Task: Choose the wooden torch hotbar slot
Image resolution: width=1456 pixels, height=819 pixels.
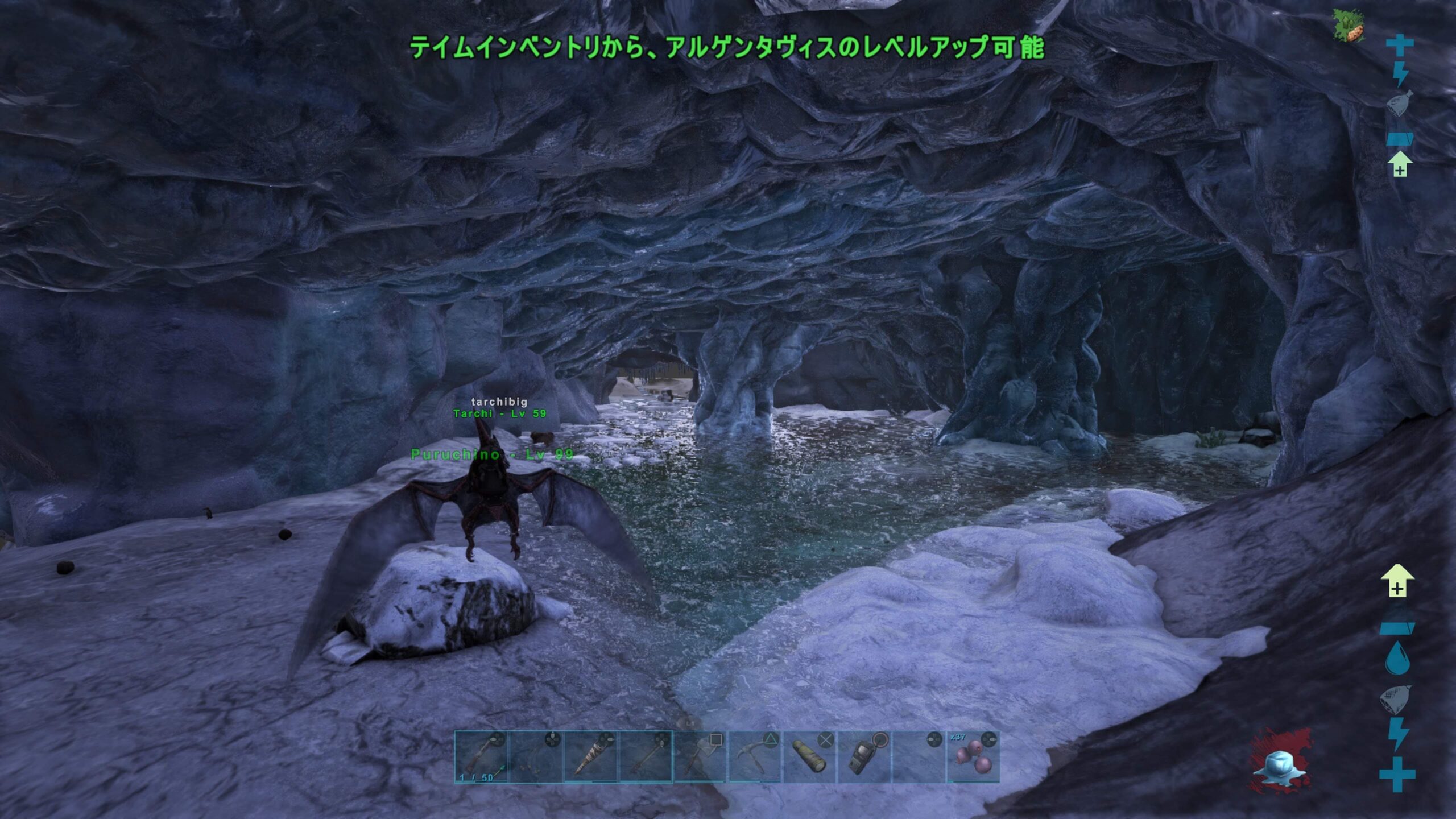Action: click(x=590, y=757)
